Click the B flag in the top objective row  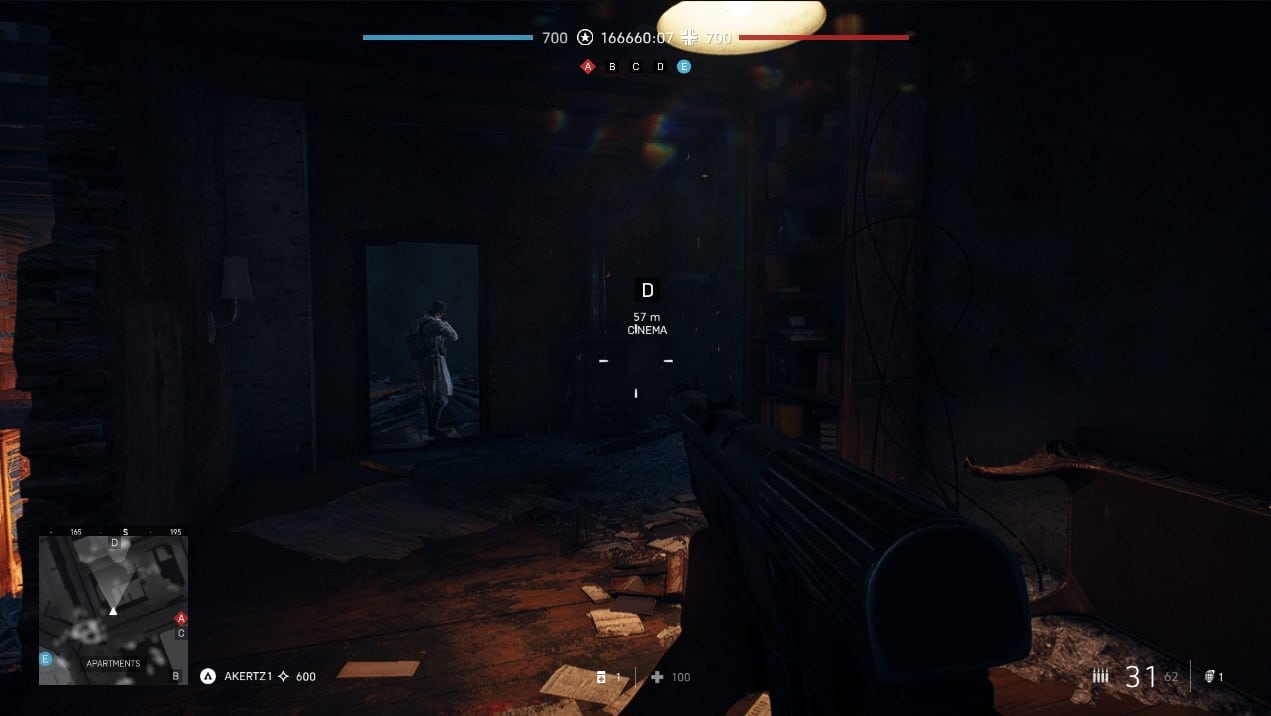[612, 67]
